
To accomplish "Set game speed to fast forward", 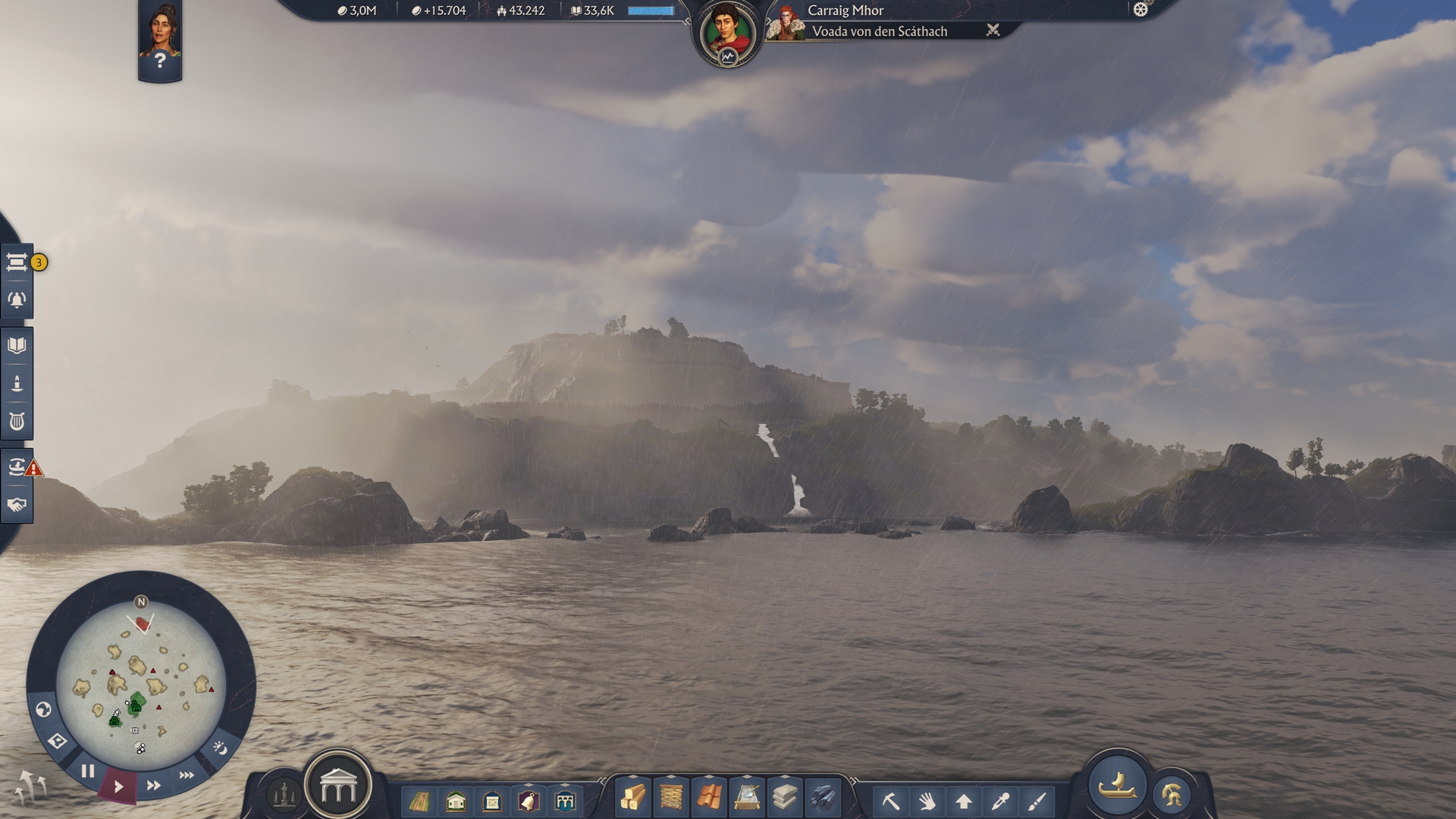I will pyautogui.click(x=153, y=786).
